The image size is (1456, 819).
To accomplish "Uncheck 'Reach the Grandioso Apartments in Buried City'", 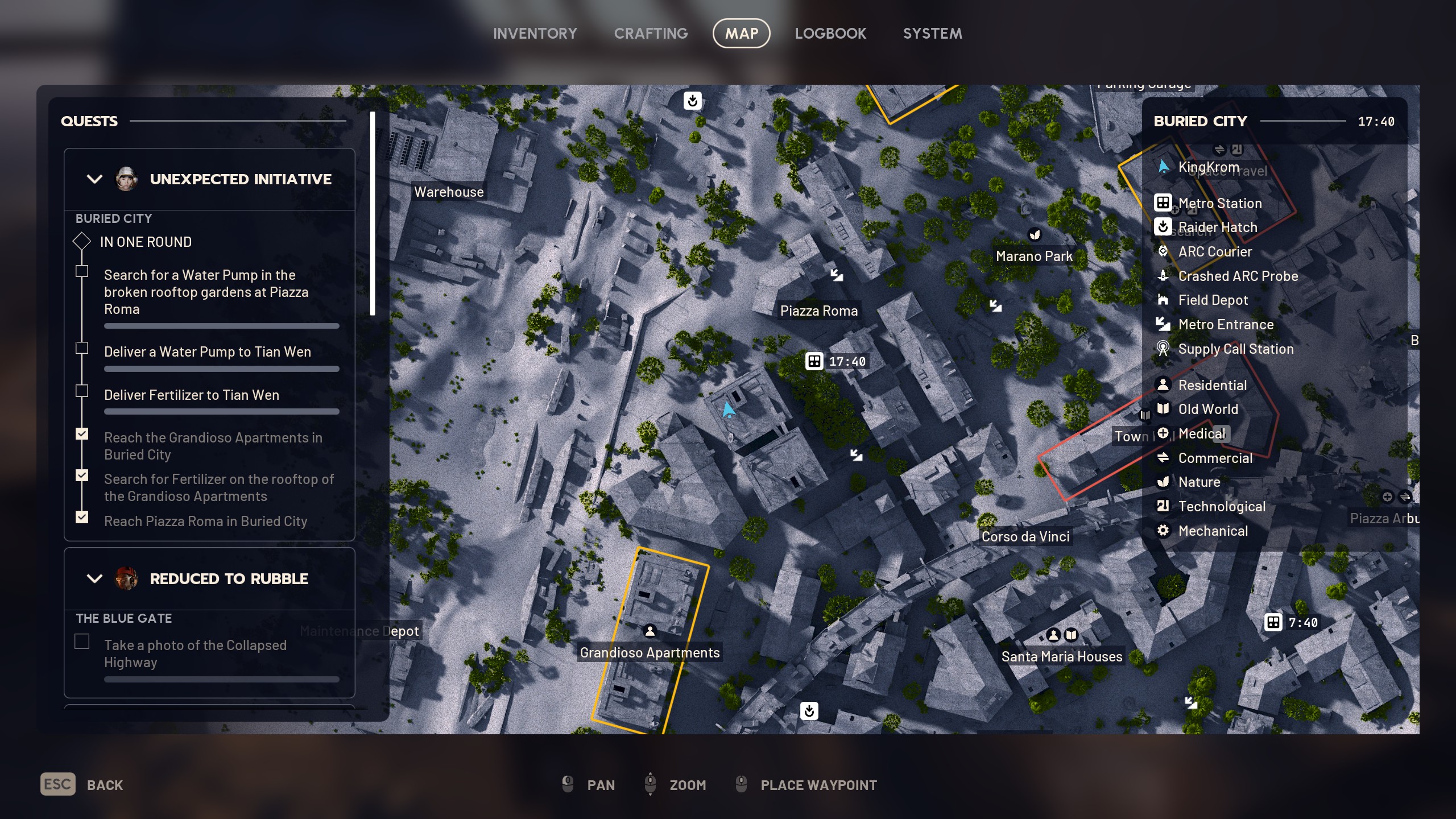I will coord(82,434).
